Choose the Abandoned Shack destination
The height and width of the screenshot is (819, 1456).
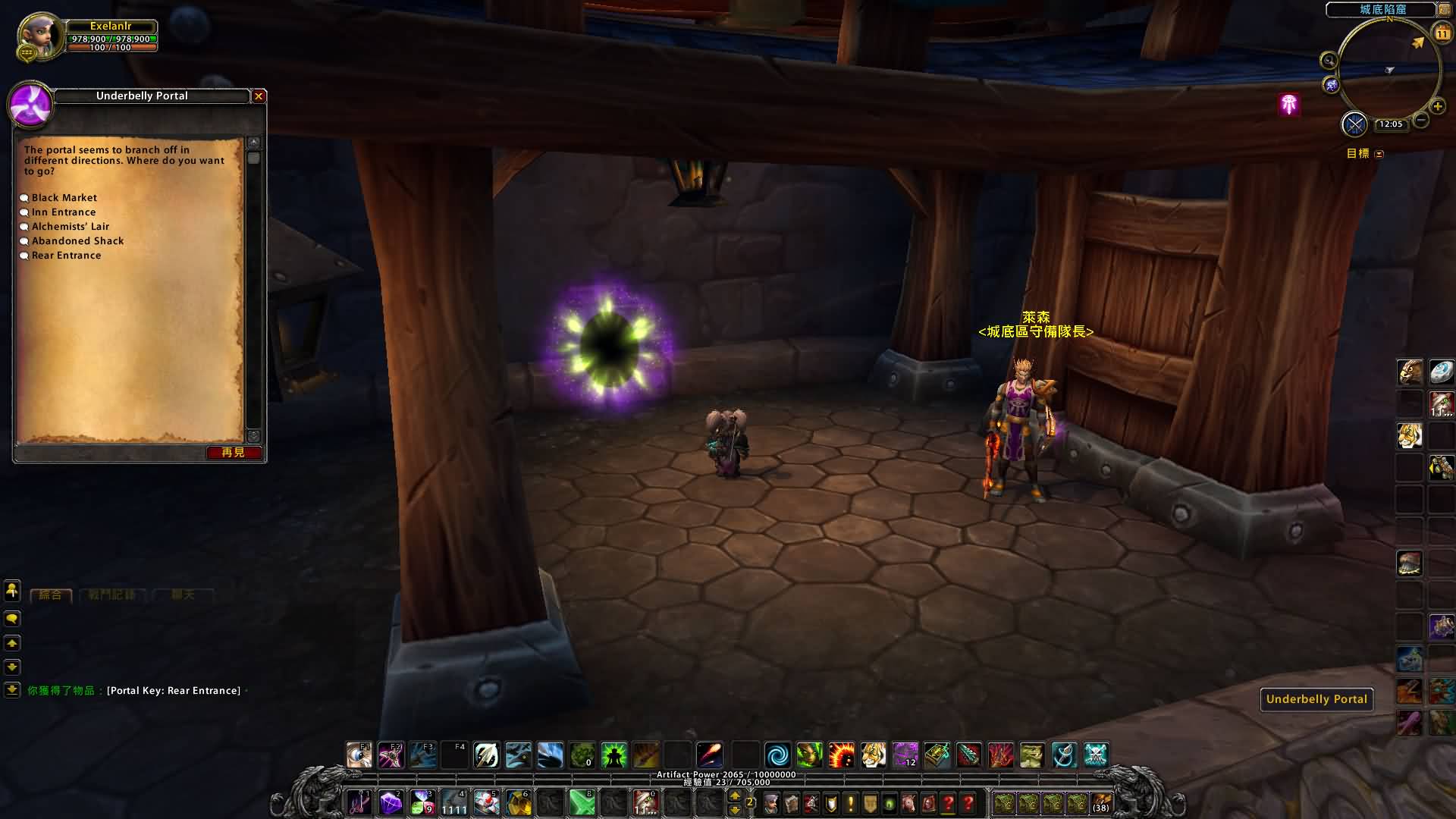[x=77, y=241]
